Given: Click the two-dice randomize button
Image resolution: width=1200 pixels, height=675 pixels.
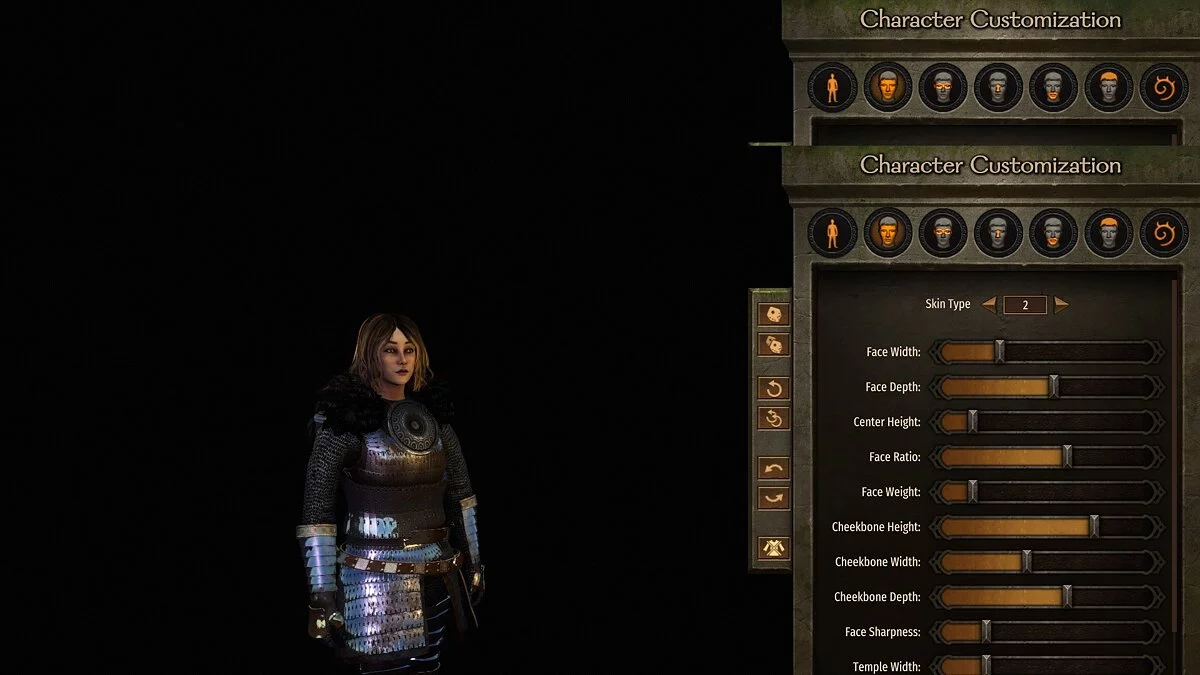Looking at the screenshot, I should pyautogui.click(x=774, y=345).
